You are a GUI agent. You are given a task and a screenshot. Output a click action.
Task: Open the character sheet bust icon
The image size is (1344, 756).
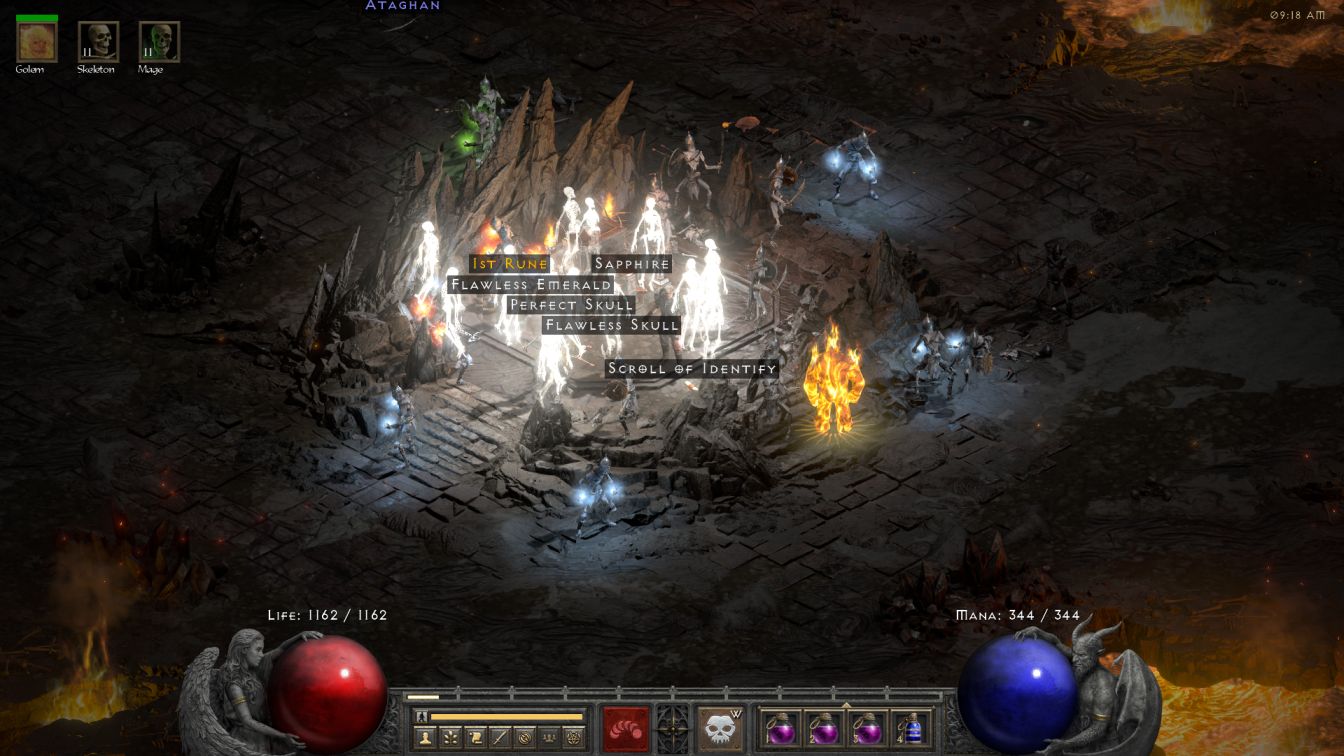click(424, 739)
